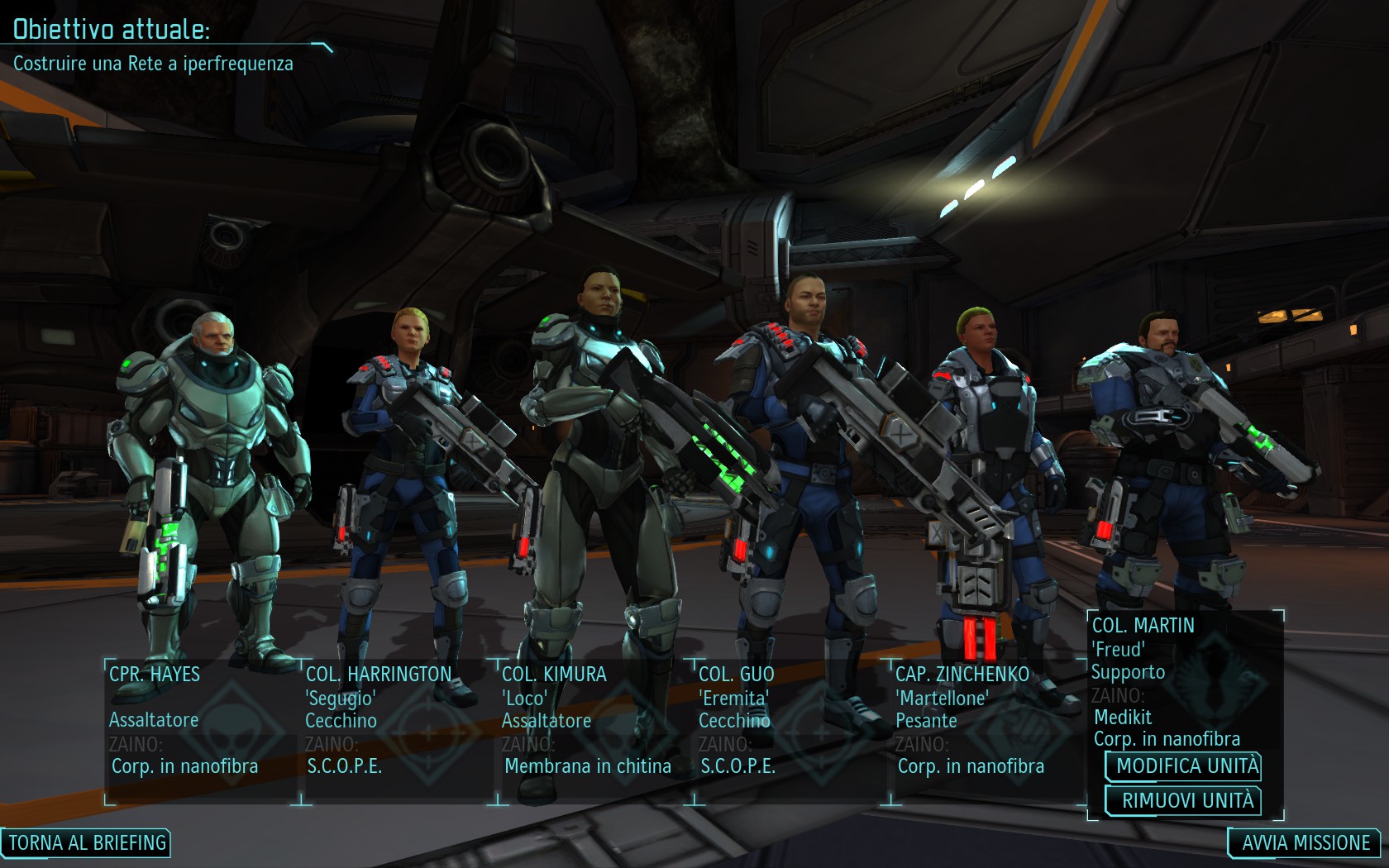Remove unit with Rimuovi Unità button
Screen dimensions: 1389x868
coord(1184,800)
